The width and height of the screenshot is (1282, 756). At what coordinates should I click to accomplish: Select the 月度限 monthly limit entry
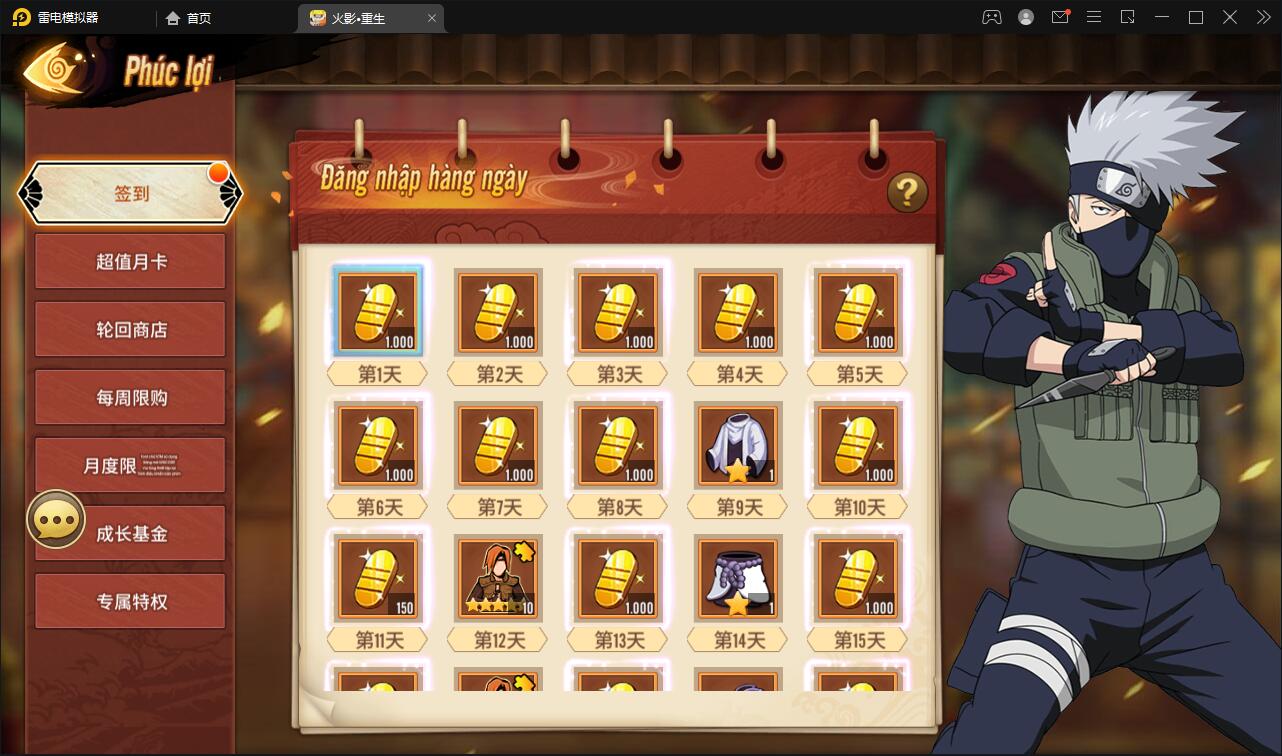[x=130, y=465]
